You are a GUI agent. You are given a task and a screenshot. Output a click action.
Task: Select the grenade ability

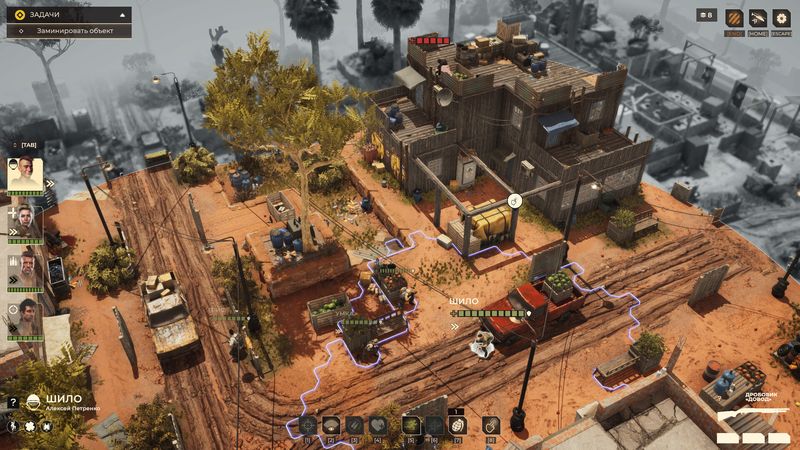[x=458, y=425]
